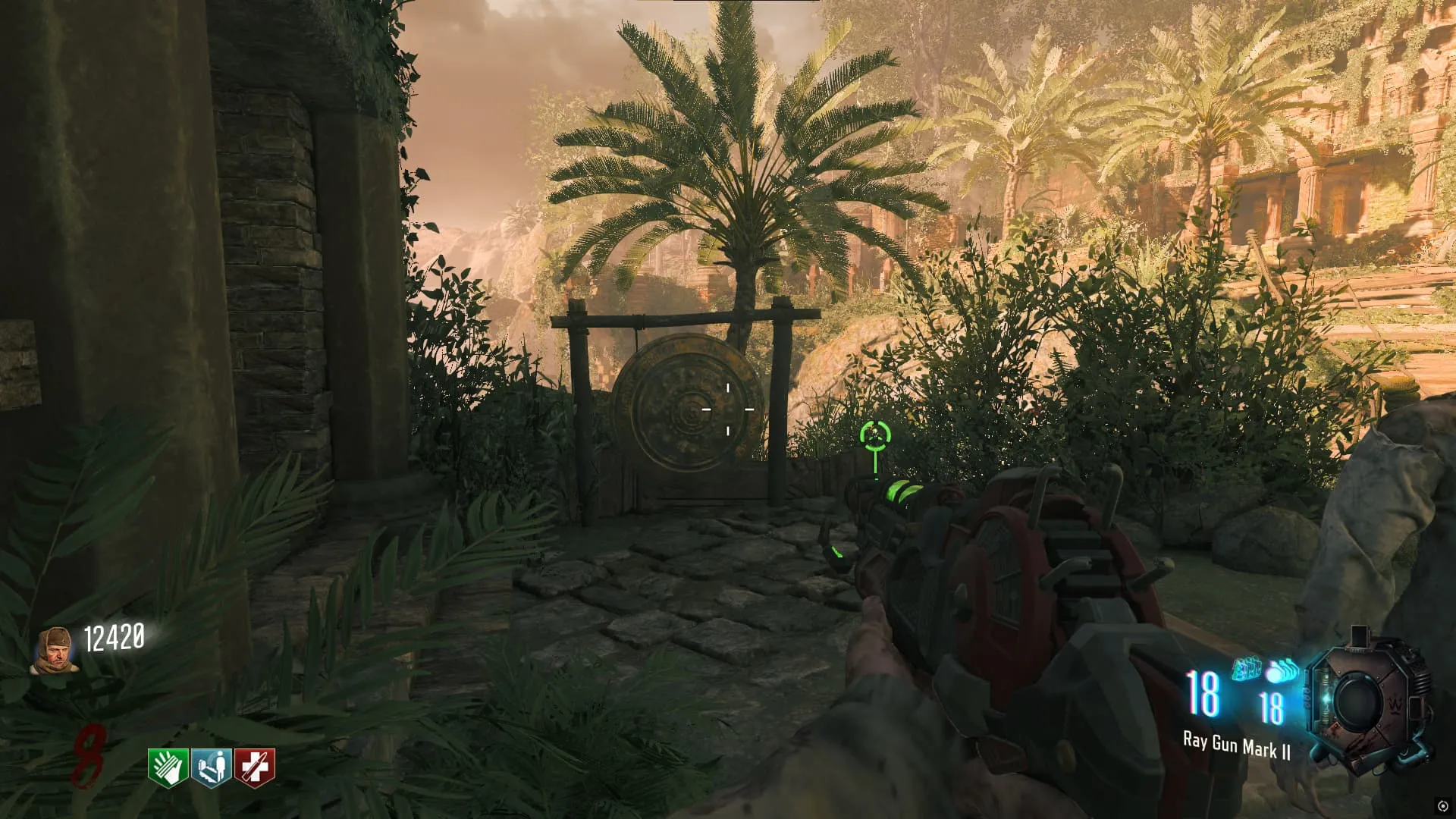Click the stacked grenades icon

[1282, 672]
